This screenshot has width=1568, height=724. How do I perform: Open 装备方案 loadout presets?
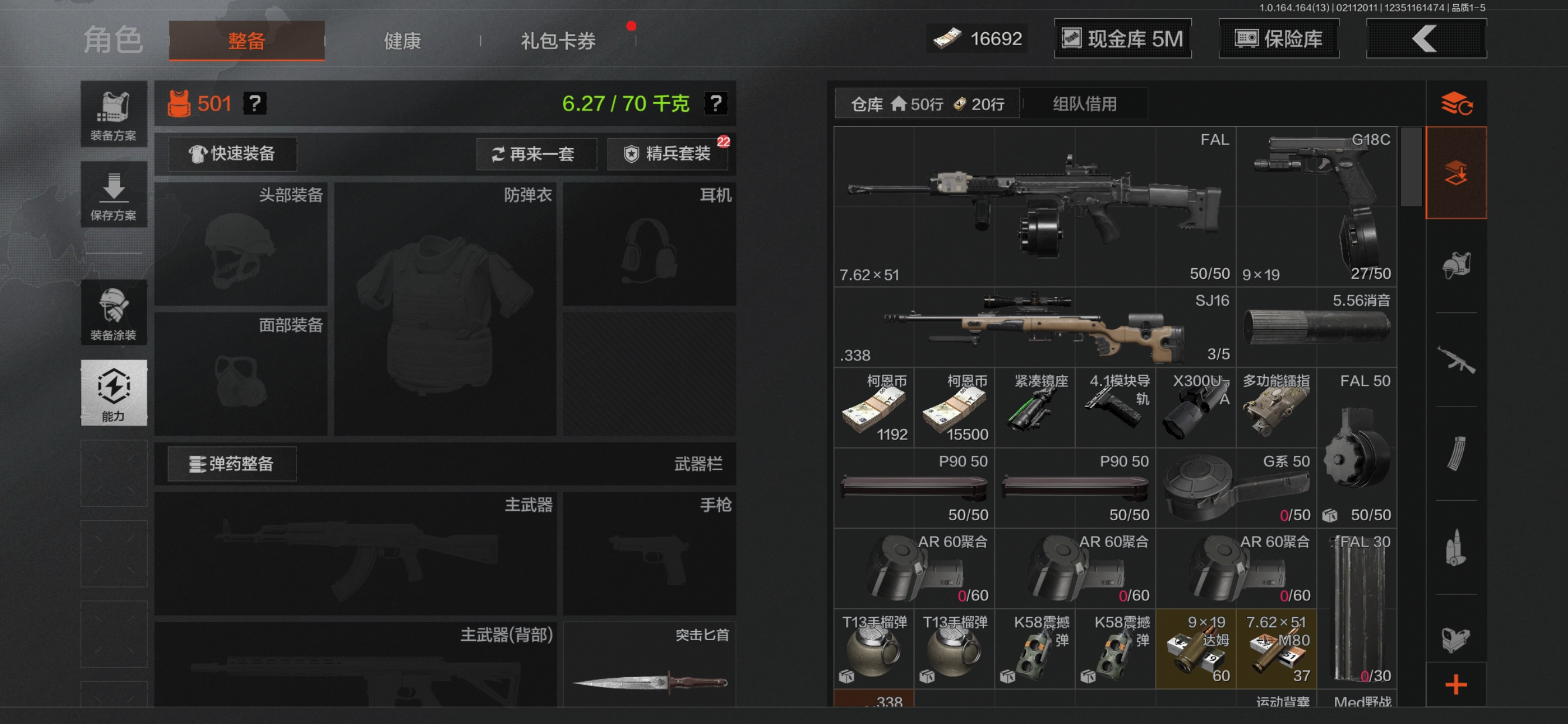tap(114, 114)
